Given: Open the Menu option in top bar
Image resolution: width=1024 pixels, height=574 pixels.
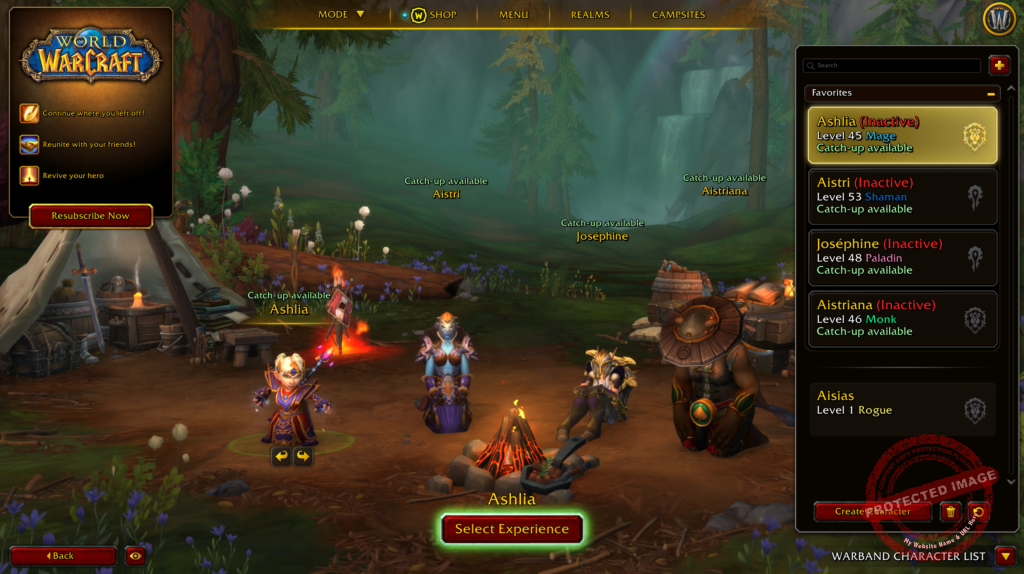Looking at the screenshot, I should [x=513, y=15].
